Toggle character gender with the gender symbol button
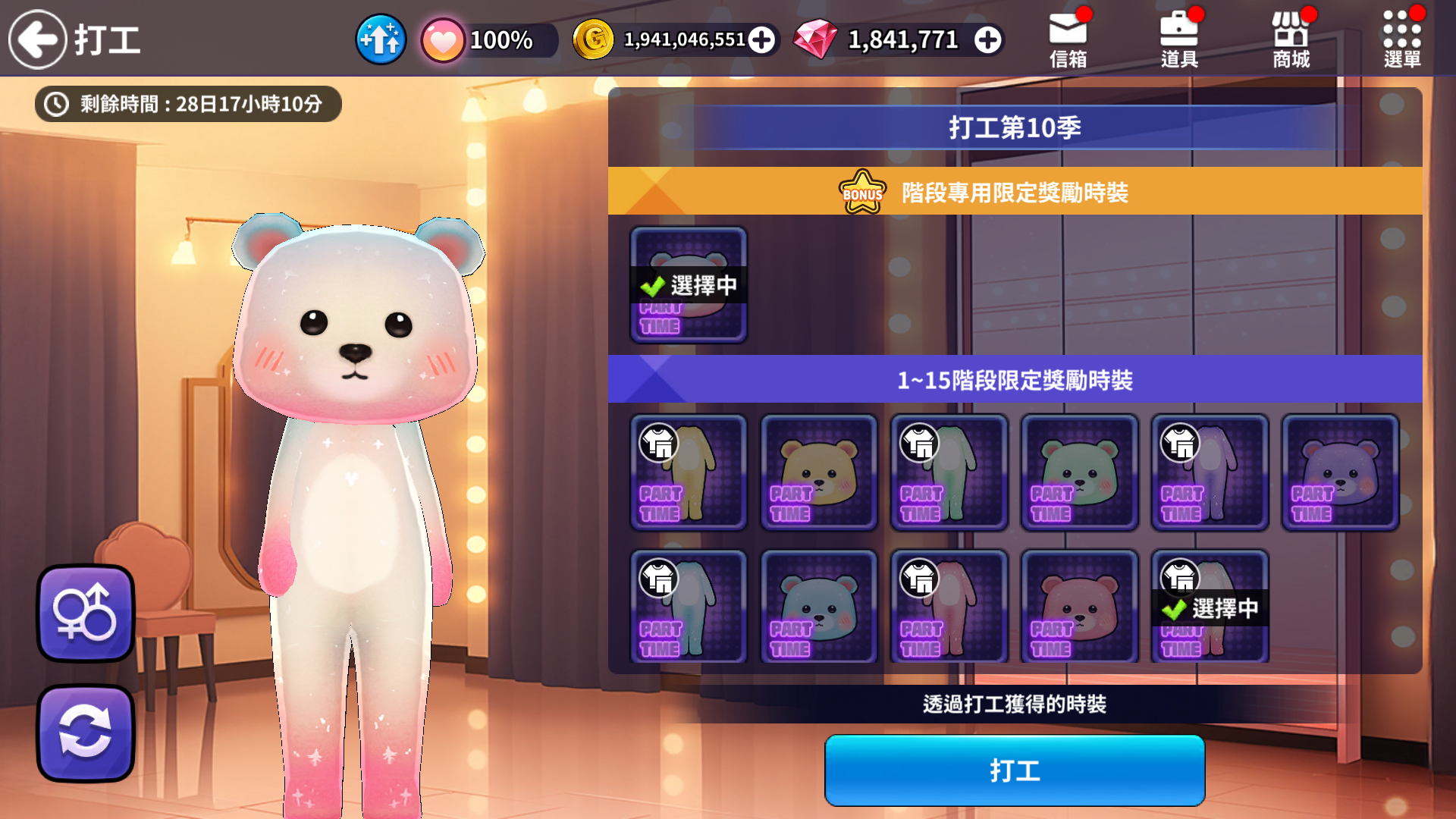The image size is (1456, 819). point(86,613)
